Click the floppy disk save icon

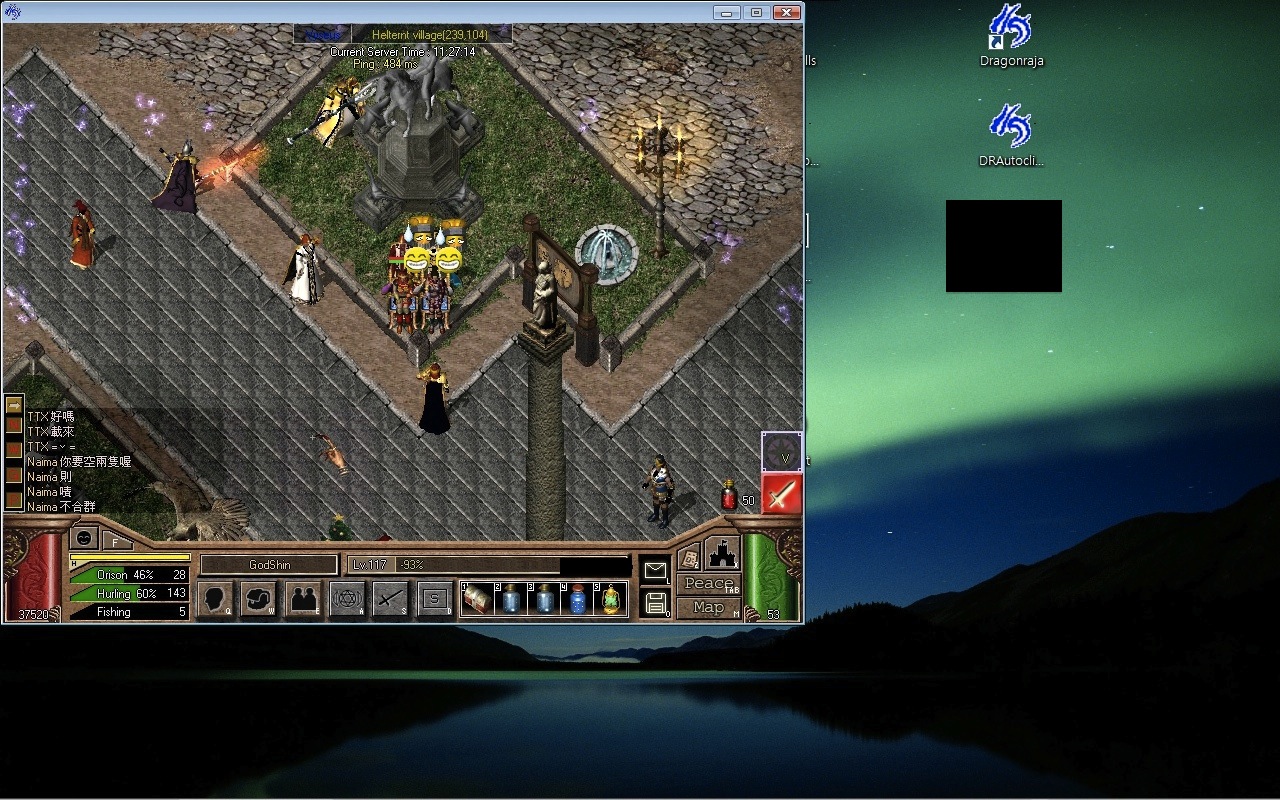tap(655, 603)
